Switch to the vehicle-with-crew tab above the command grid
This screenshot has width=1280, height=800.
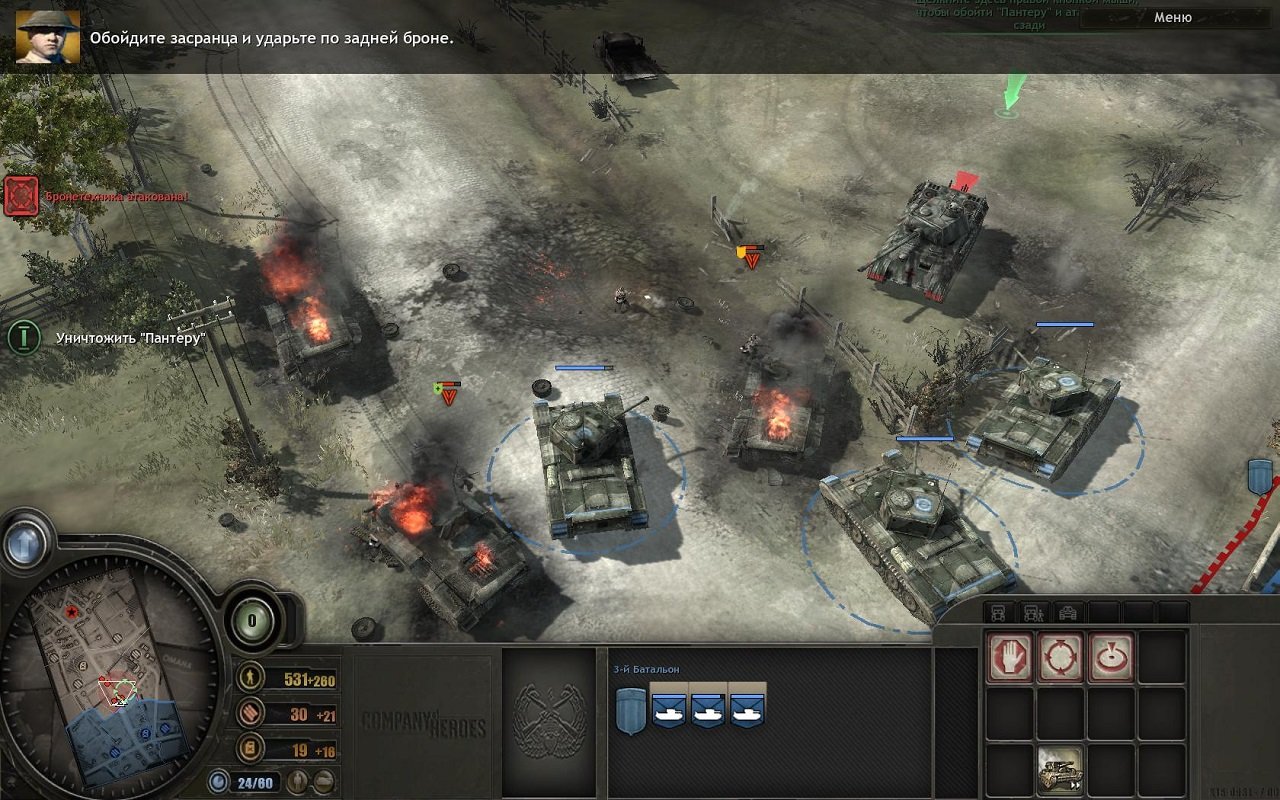[x=1031, y=612]
